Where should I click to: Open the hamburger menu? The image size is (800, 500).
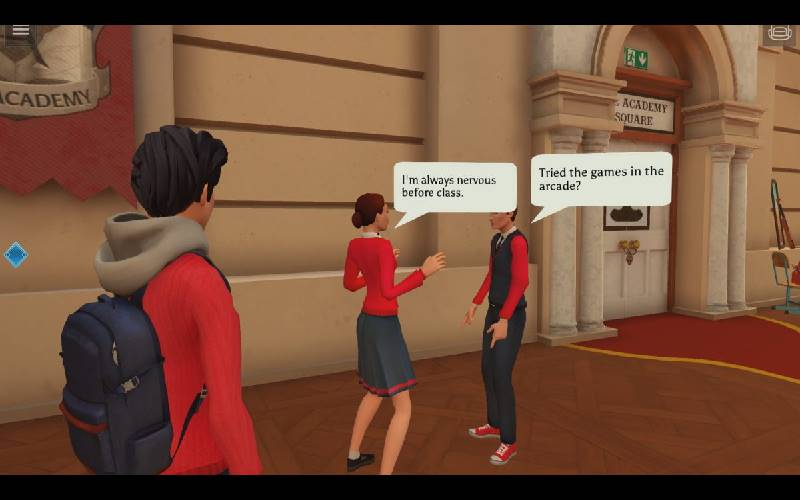tap(20, 32)
